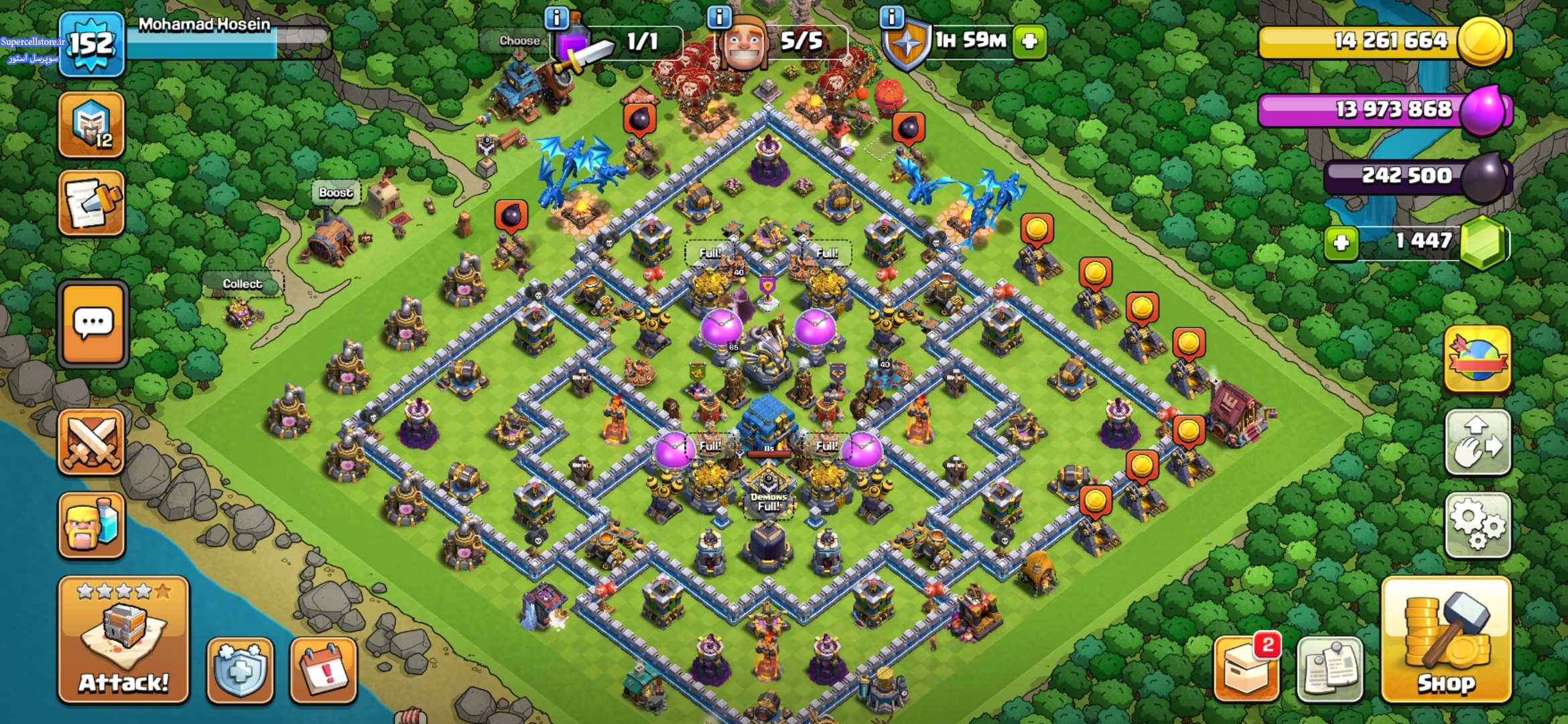Open the settings gears menu
1568x724 pixels.
pos(1478,525)
